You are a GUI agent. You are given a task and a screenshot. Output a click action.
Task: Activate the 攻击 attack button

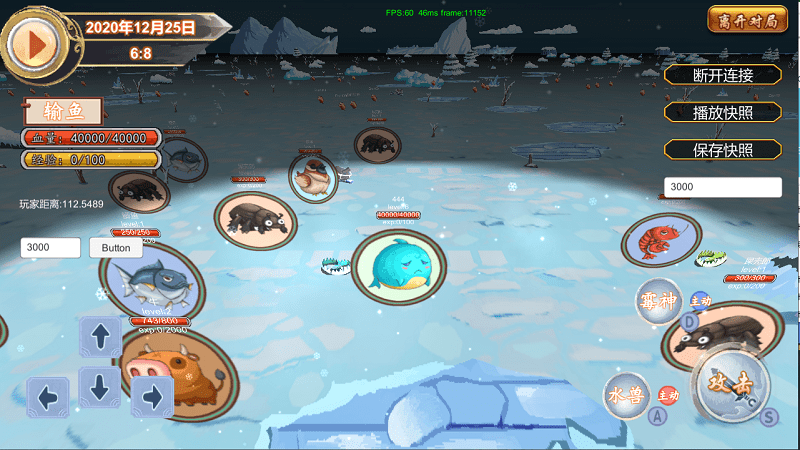click(x=729, y=385)
